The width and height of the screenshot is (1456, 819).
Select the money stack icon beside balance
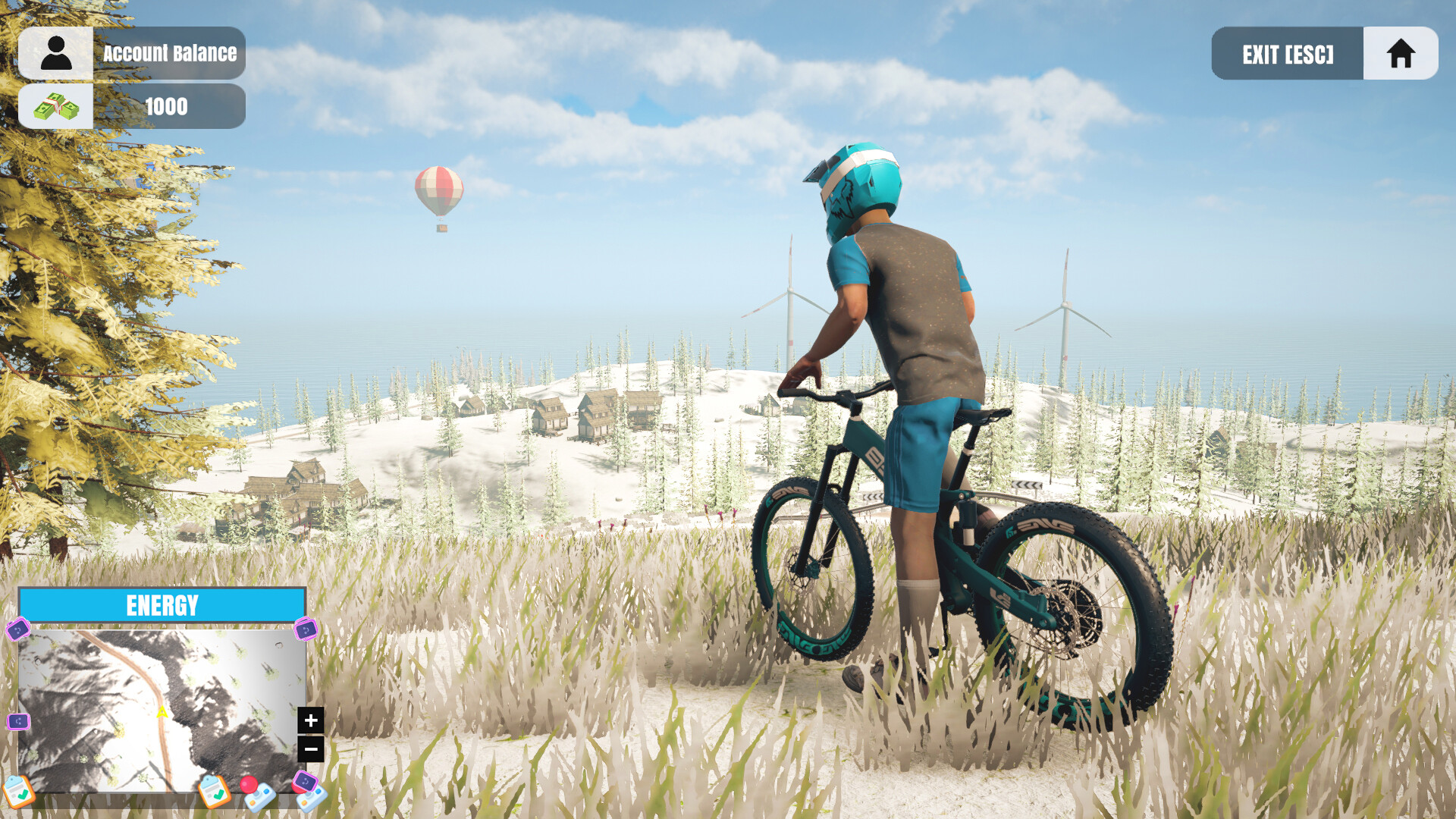pos(56,106)
